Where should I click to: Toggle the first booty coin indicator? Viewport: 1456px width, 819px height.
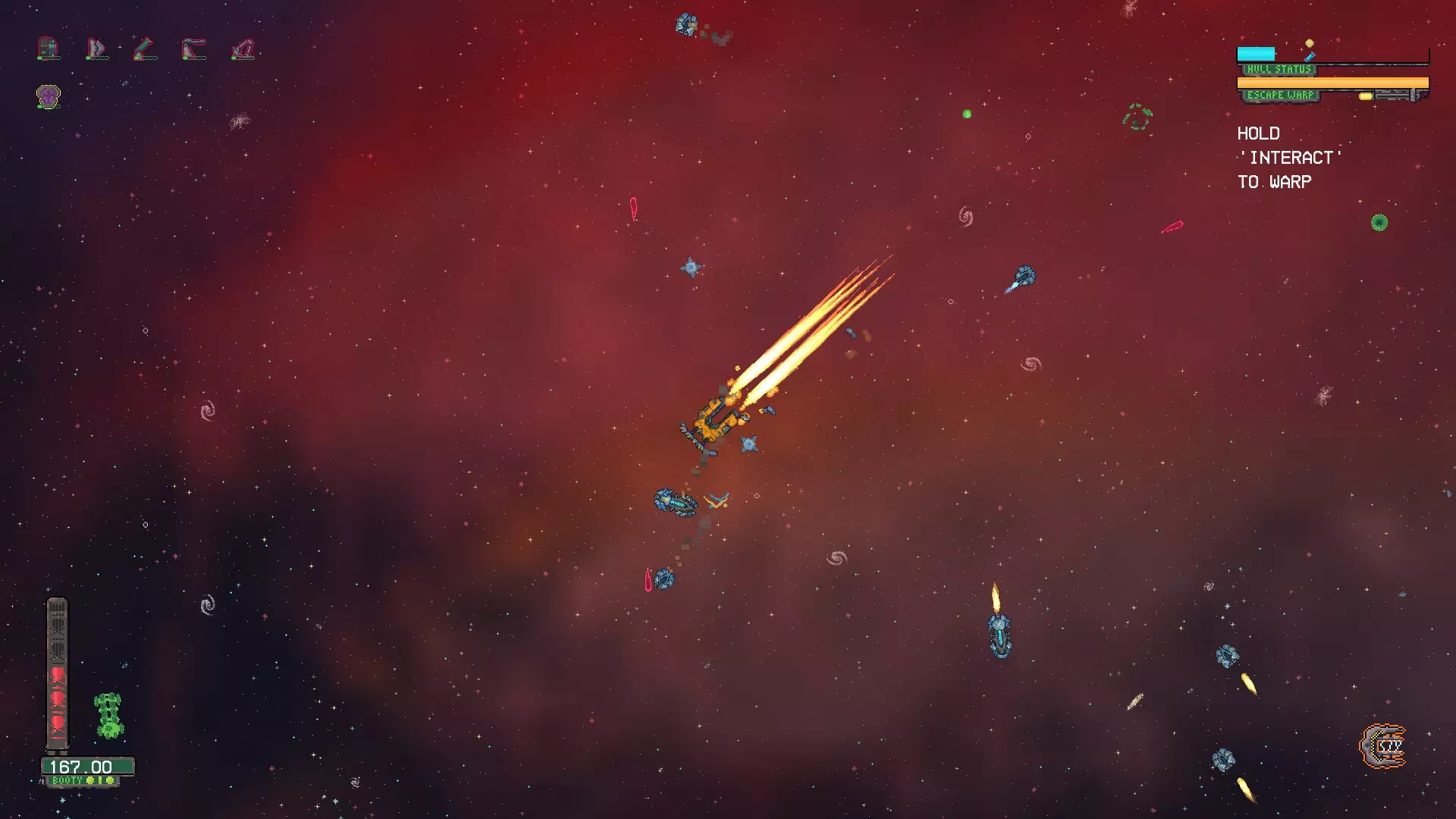click(x=89, y=780)
